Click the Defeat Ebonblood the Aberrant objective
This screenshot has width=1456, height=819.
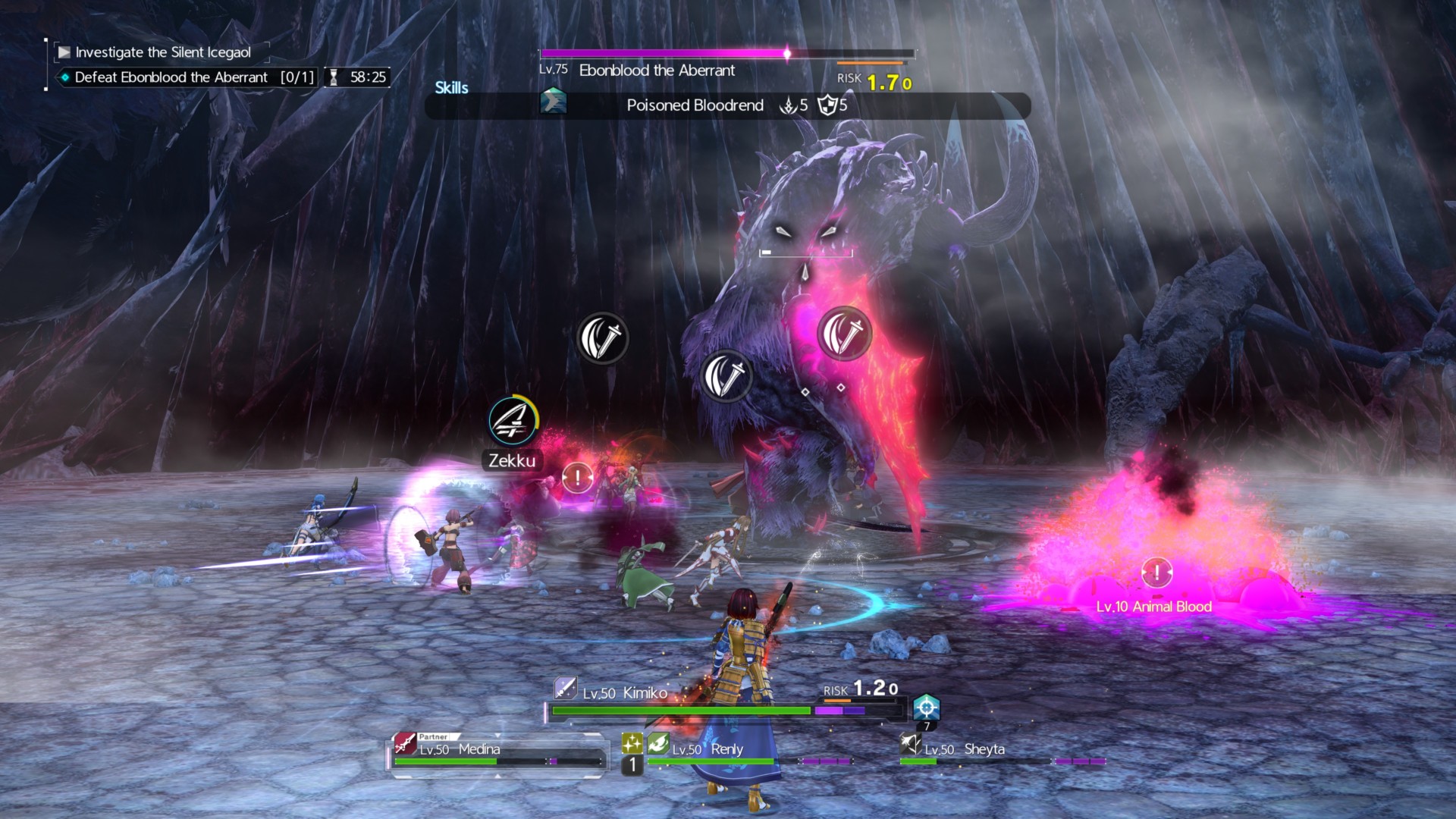[171, 77]
